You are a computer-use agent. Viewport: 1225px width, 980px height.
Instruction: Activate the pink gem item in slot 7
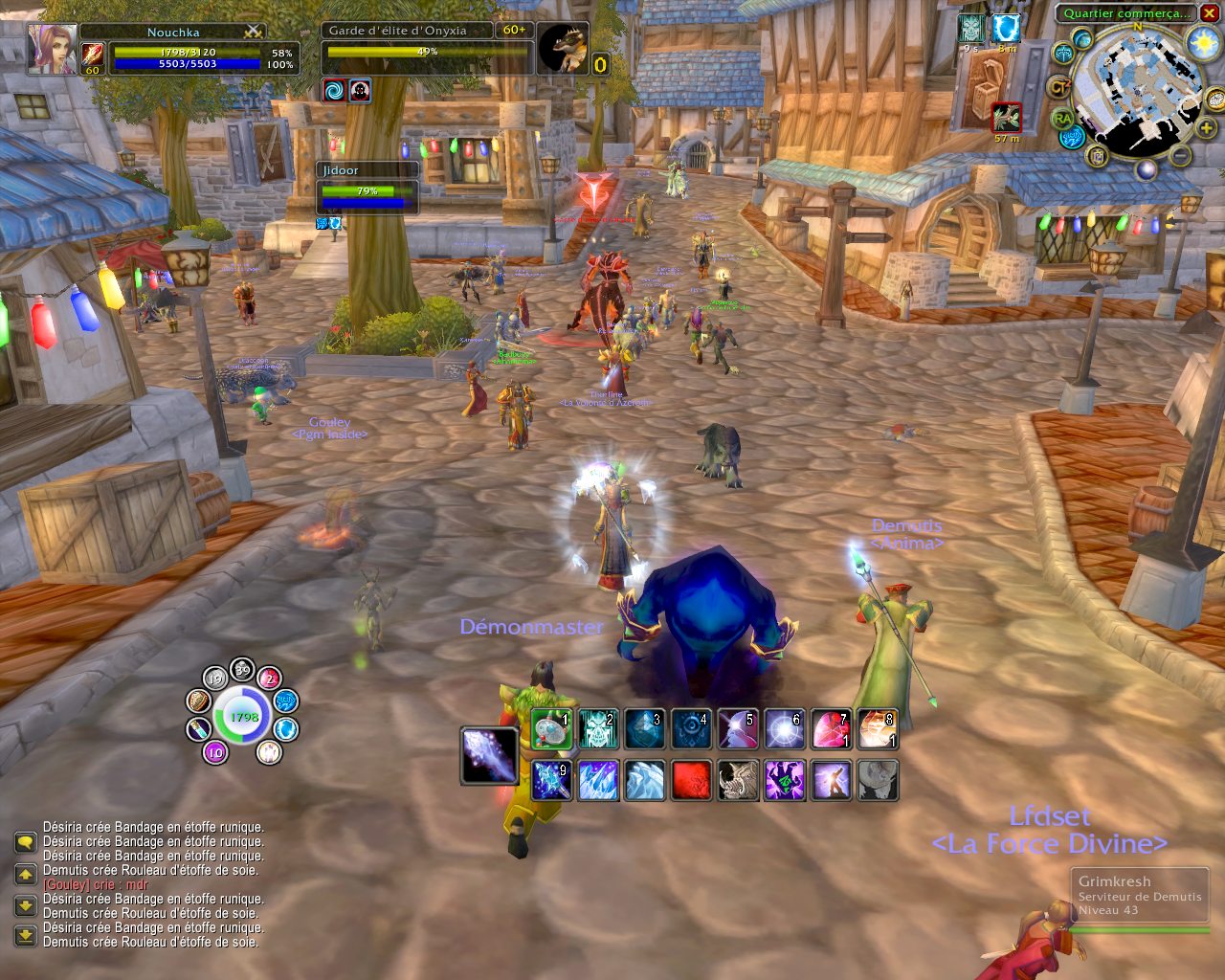[x=831, y=729]
